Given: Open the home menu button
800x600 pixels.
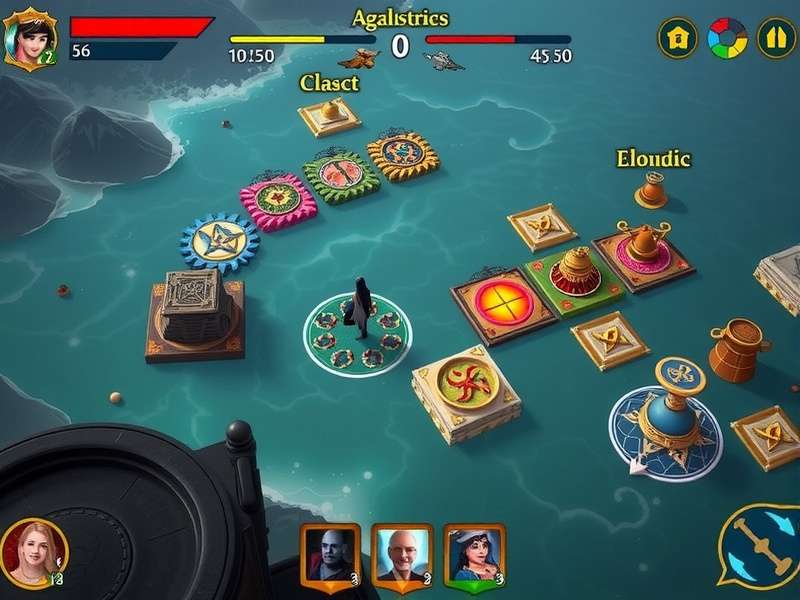Looking at the screenshot, I should (677, 39).
